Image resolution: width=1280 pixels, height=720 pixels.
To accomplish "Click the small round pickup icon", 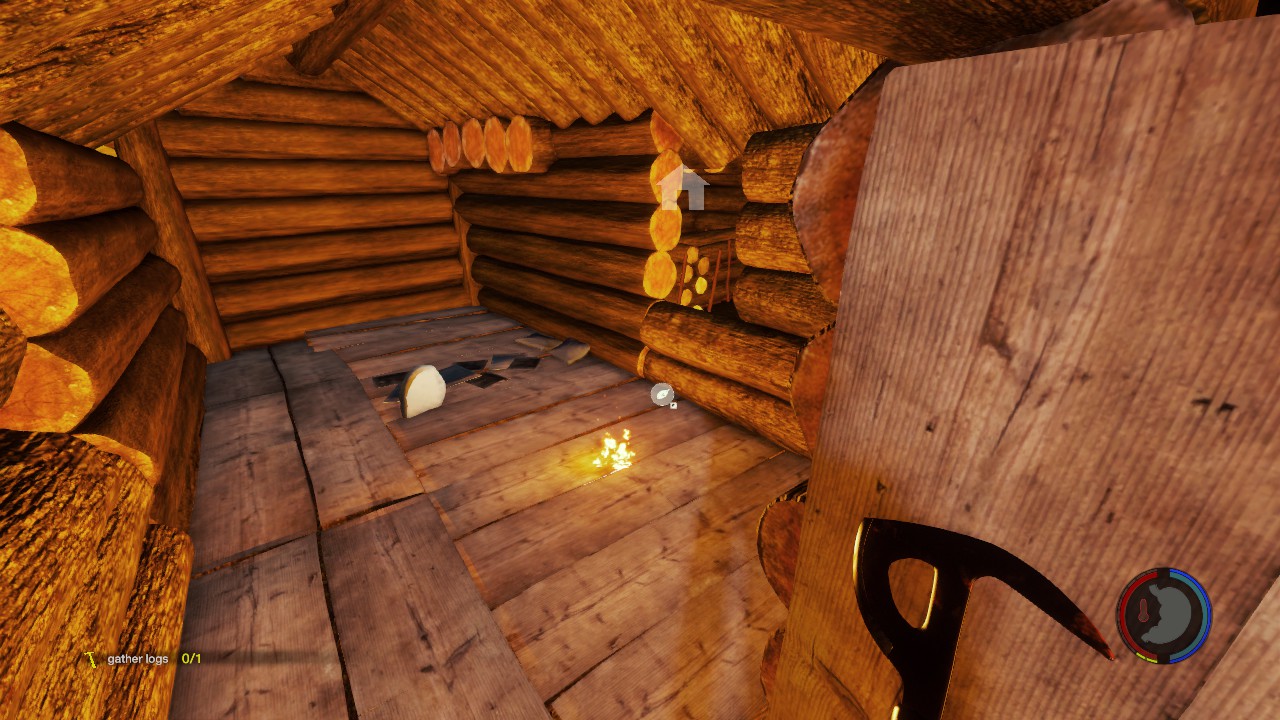I will [663, 395].
